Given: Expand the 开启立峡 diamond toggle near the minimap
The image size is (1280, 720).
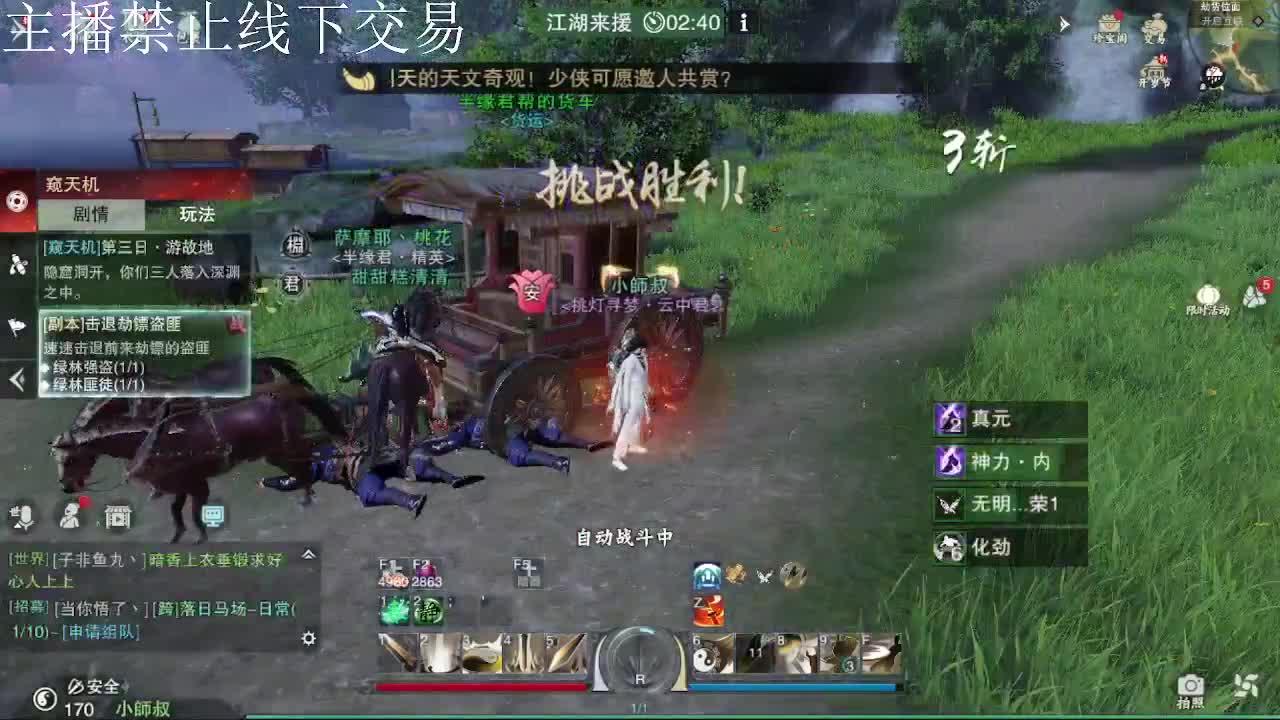Looking at the screenshot, I should tap(1258, 21).
